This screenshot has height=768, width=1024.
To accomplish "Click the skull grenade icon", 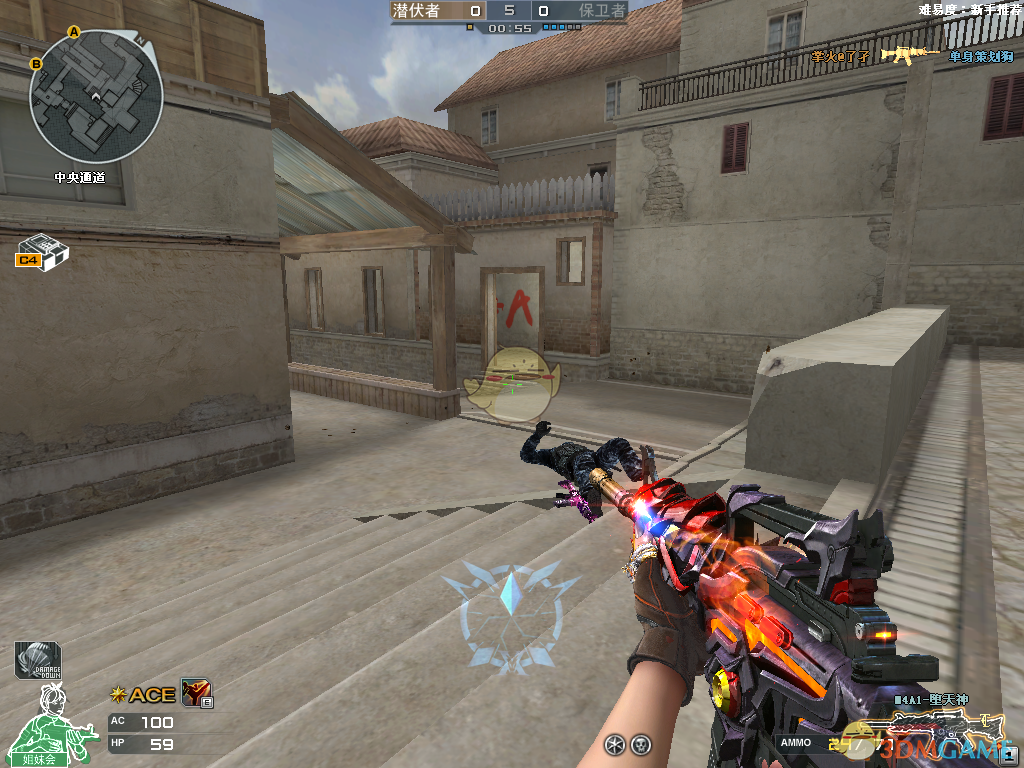I will (641, 744).
